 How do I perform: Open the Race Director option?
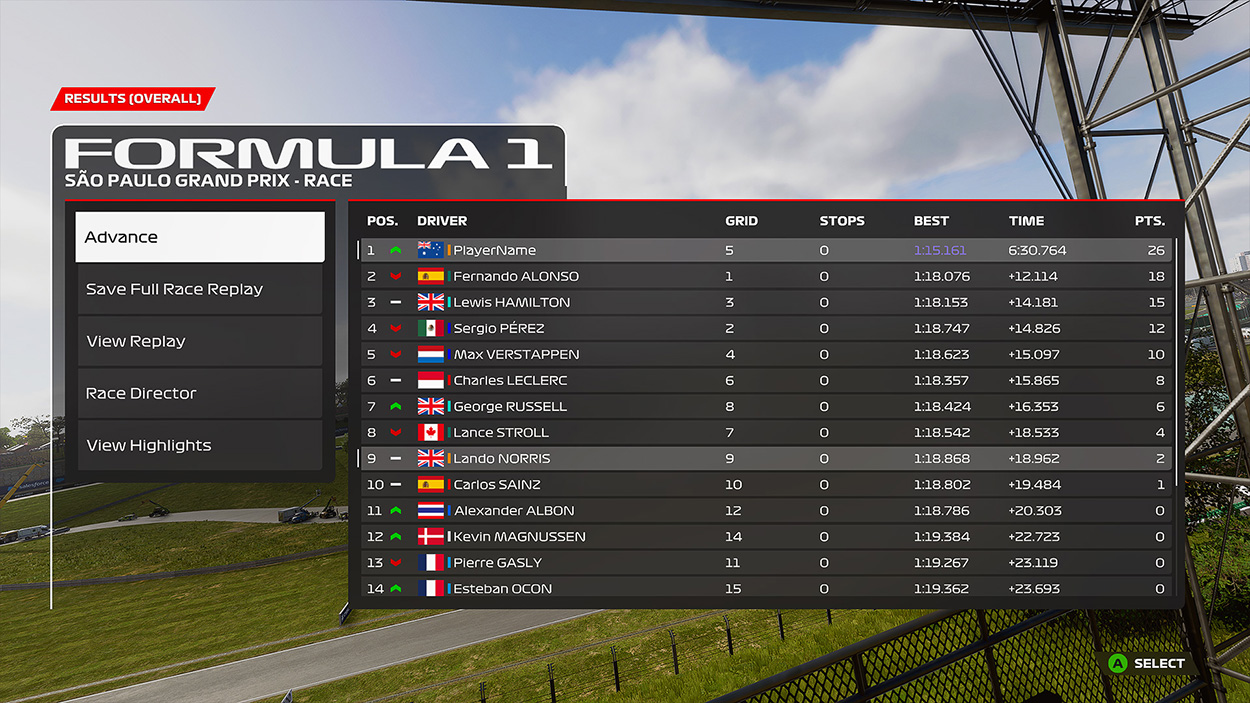[200, 393]
